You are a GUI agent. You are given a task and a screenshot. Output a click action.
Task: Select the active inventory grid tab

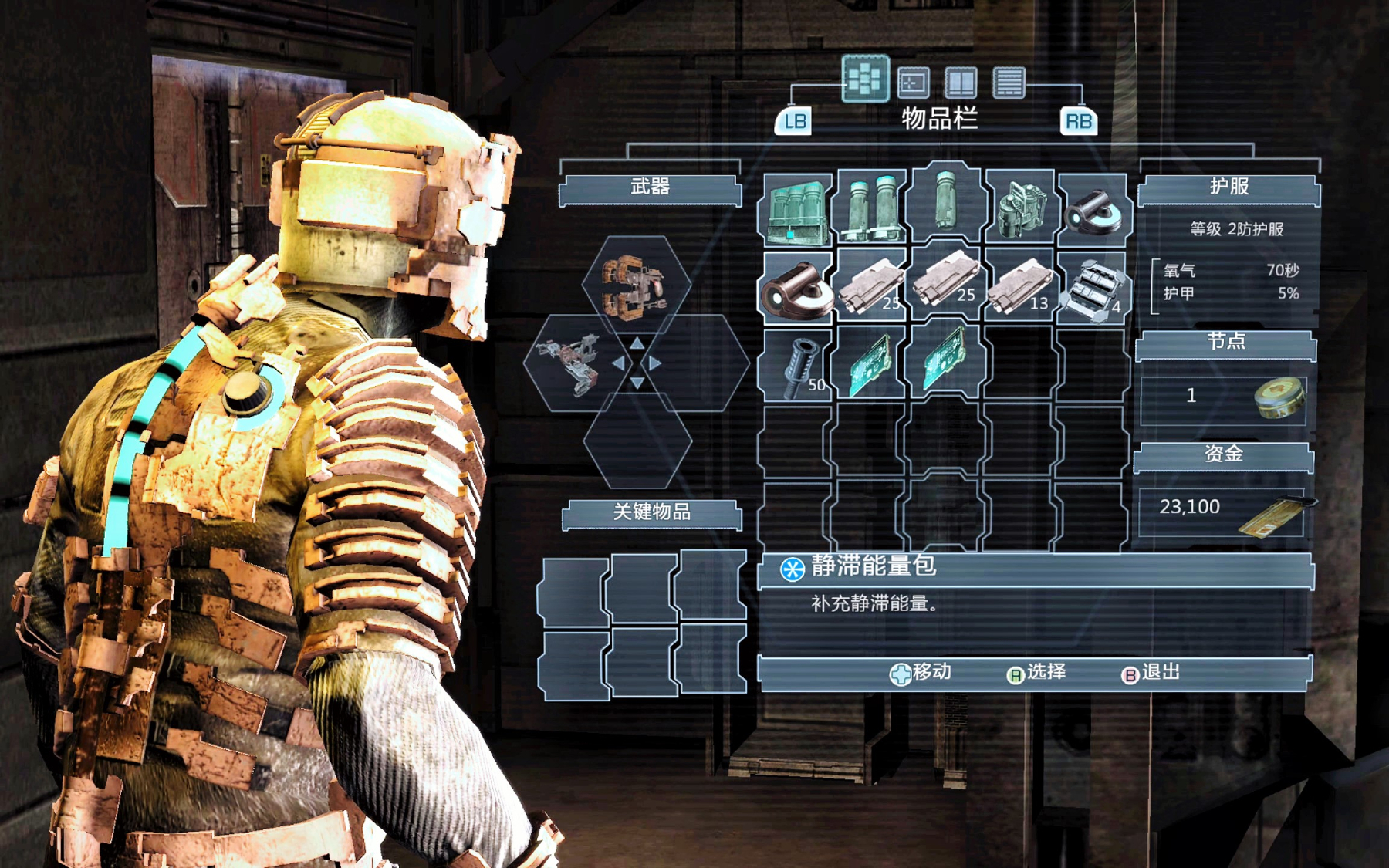point(865,79)
